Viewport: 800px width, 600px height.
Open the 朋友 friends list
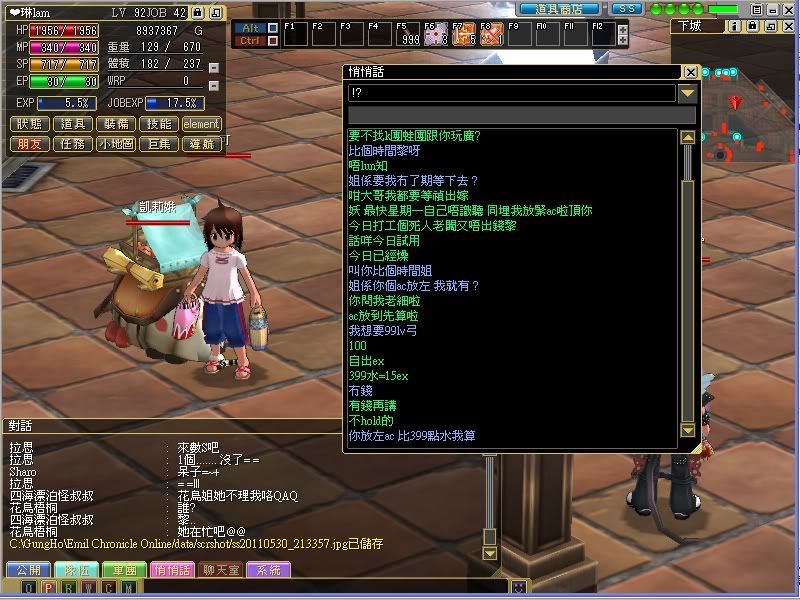[30, 144]
